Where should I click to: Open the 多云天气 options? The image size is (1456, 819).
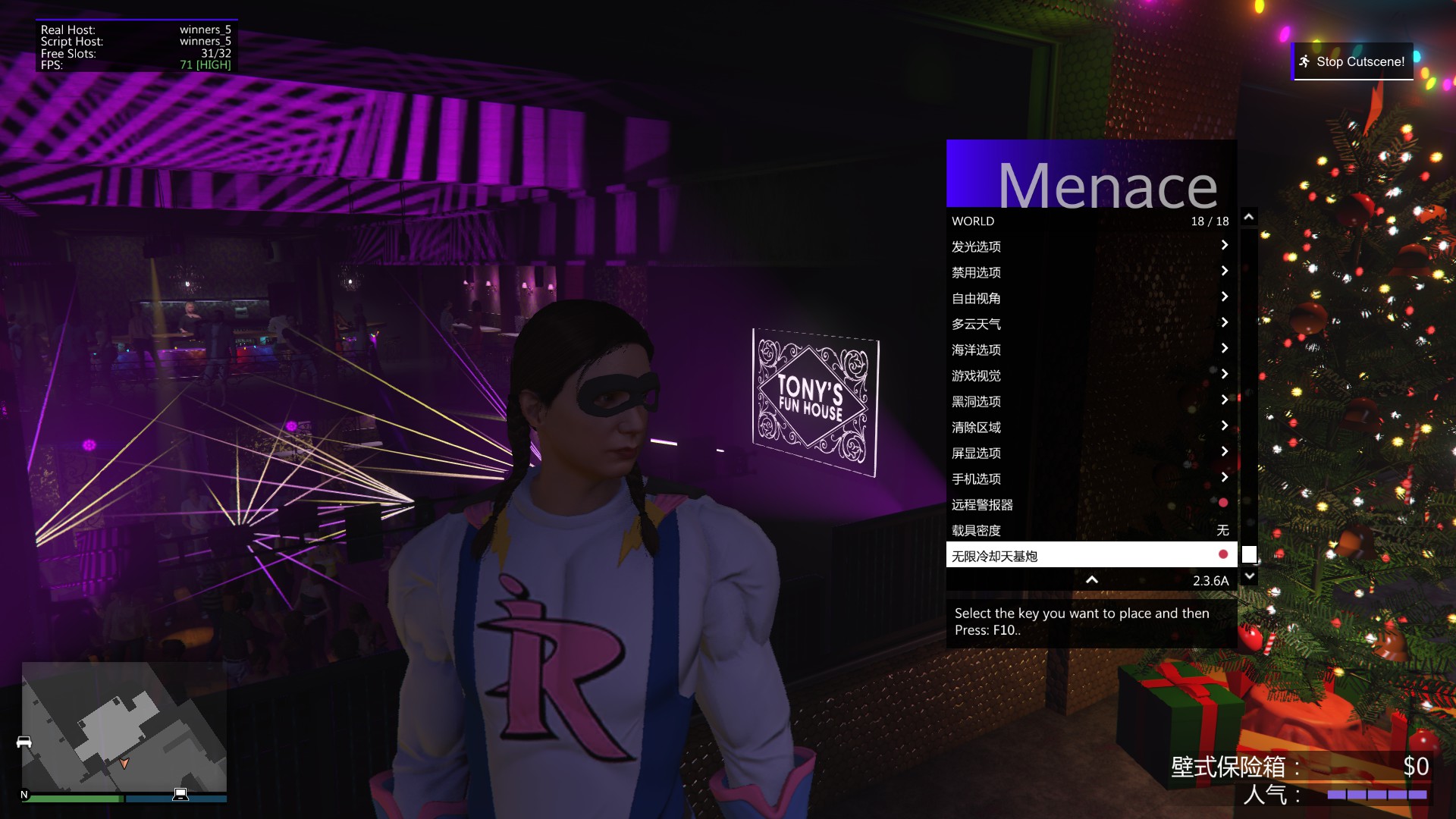click(1090, 324)
